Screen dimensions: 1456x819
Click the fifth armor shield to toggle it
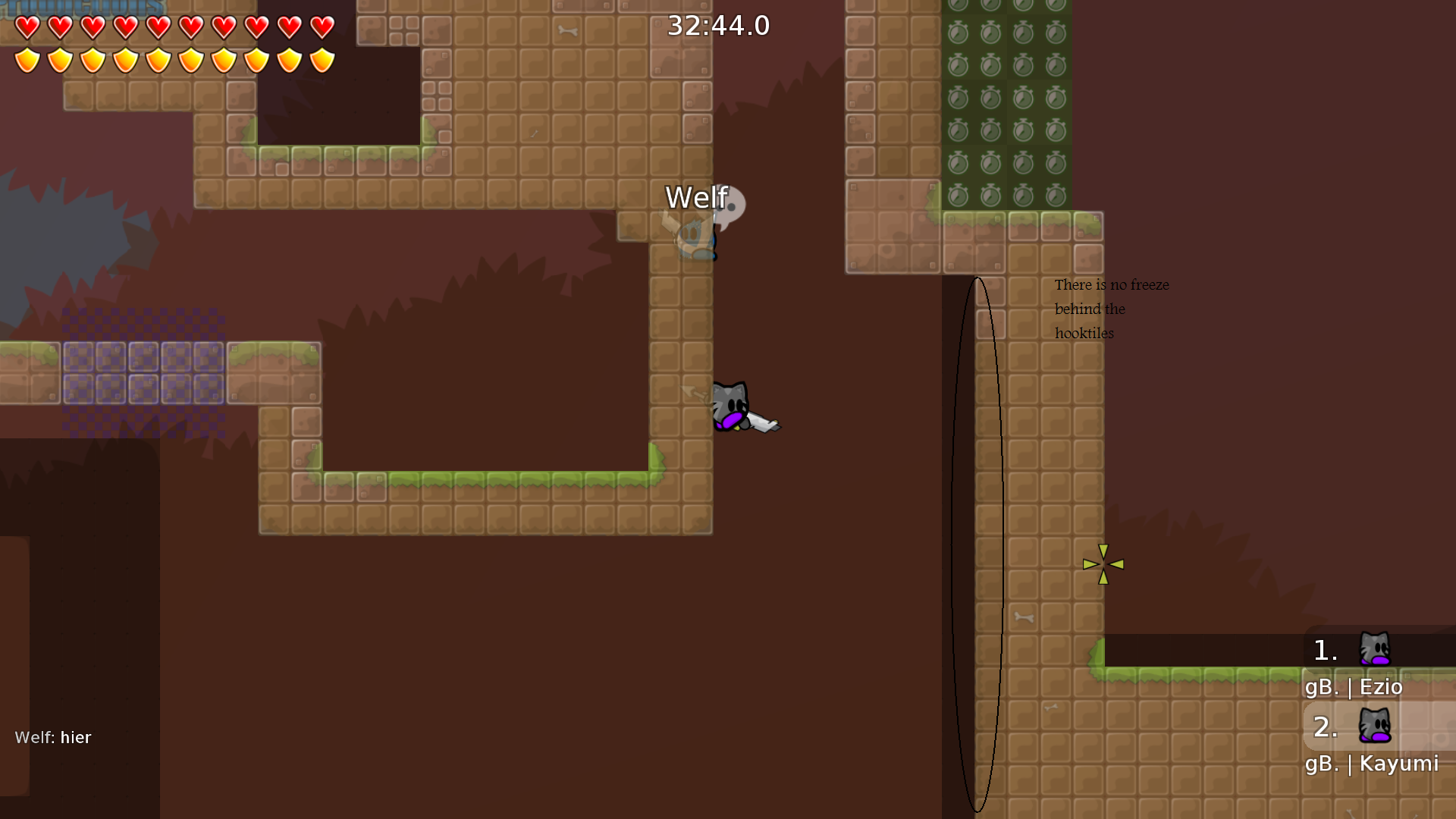(158, 59)
